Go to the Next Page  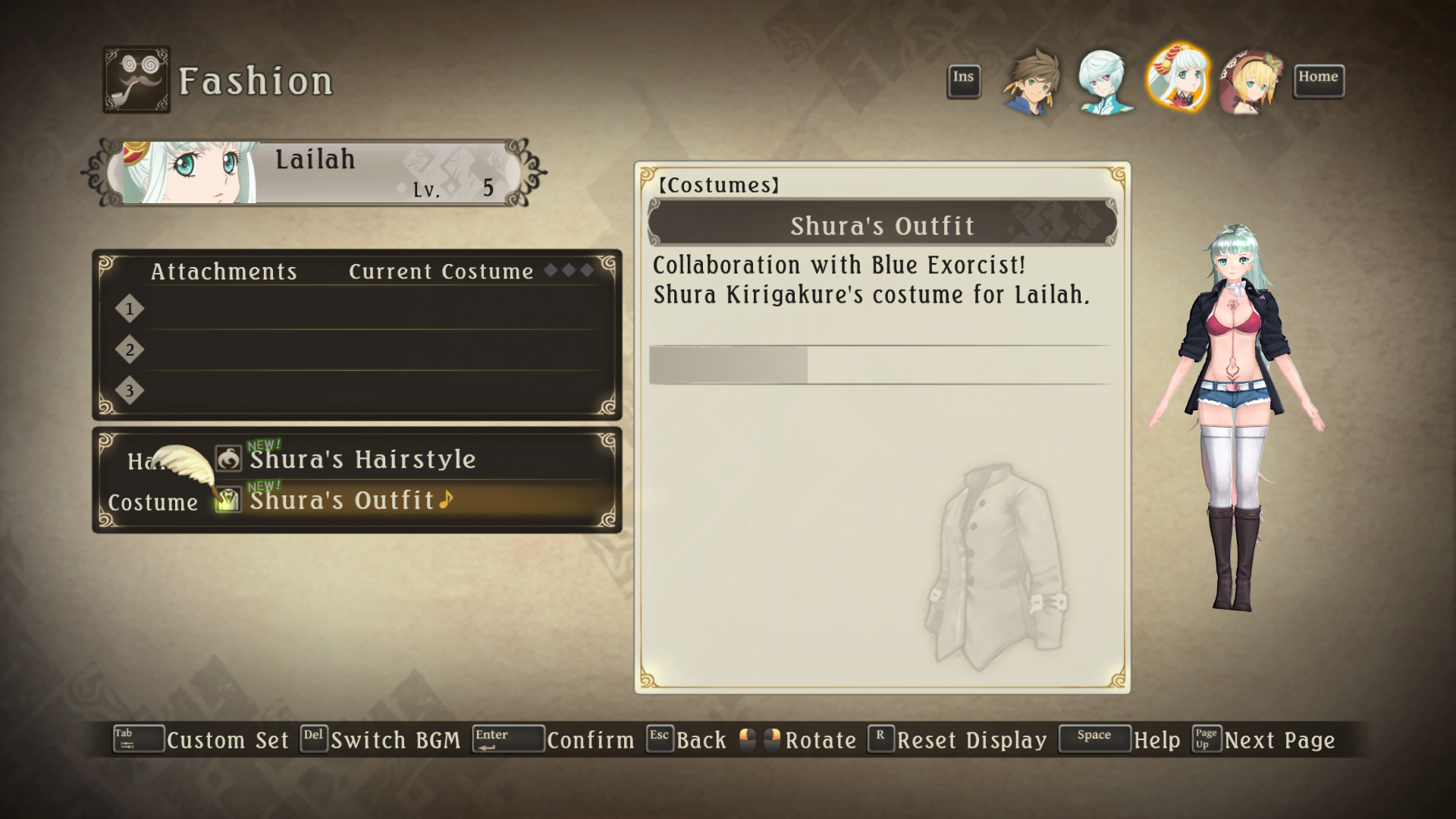click(1279, 740)
